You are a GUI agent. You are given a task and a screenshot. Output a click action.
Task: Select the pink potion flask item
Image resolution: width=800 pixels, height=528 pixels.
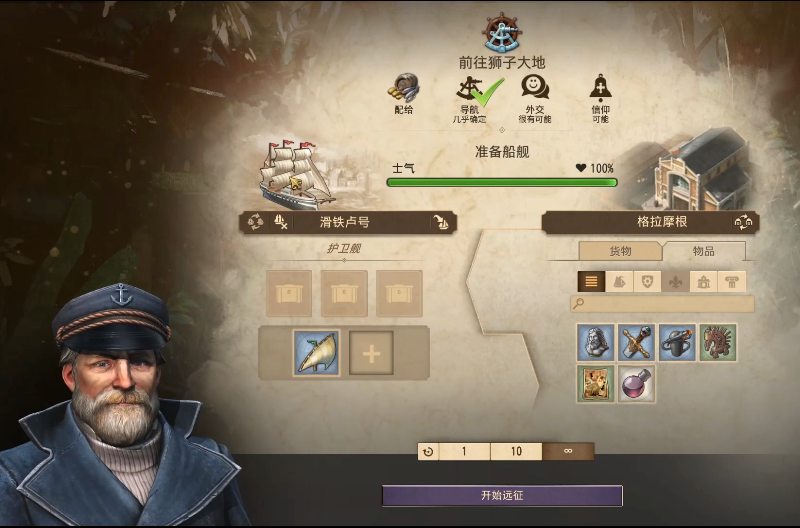(636, 383)
